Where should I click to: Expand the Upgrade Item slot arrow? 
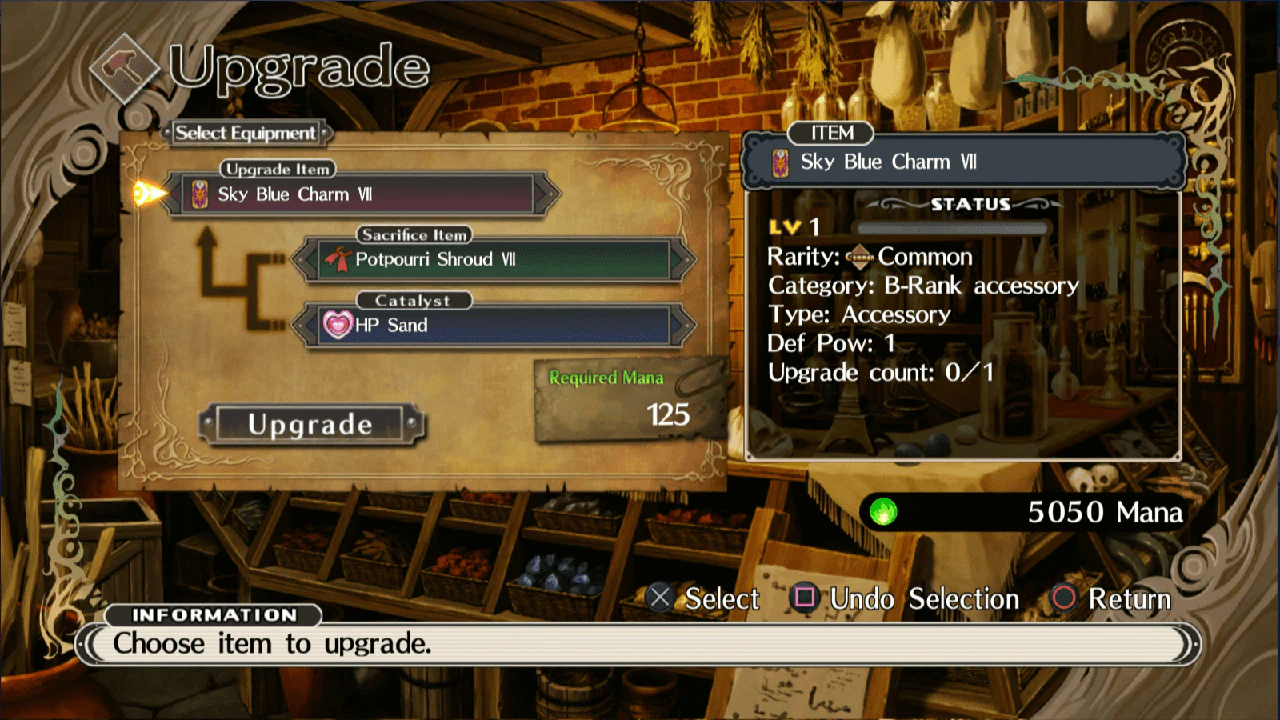[549, 194]
